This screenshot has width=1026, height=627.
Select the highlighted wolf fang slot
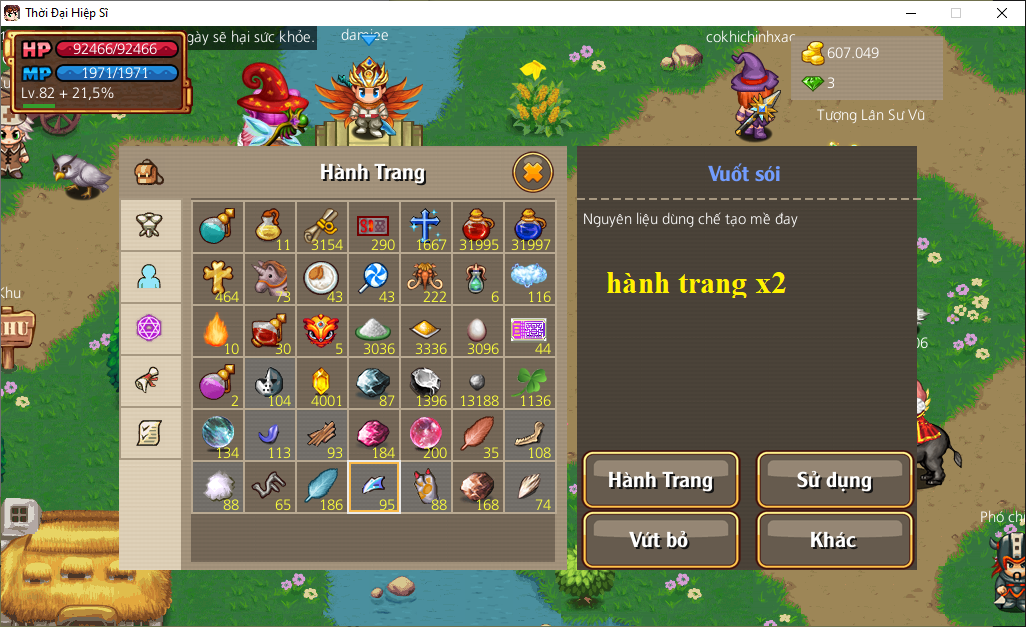pyautogui.click(x=374, y=486)
